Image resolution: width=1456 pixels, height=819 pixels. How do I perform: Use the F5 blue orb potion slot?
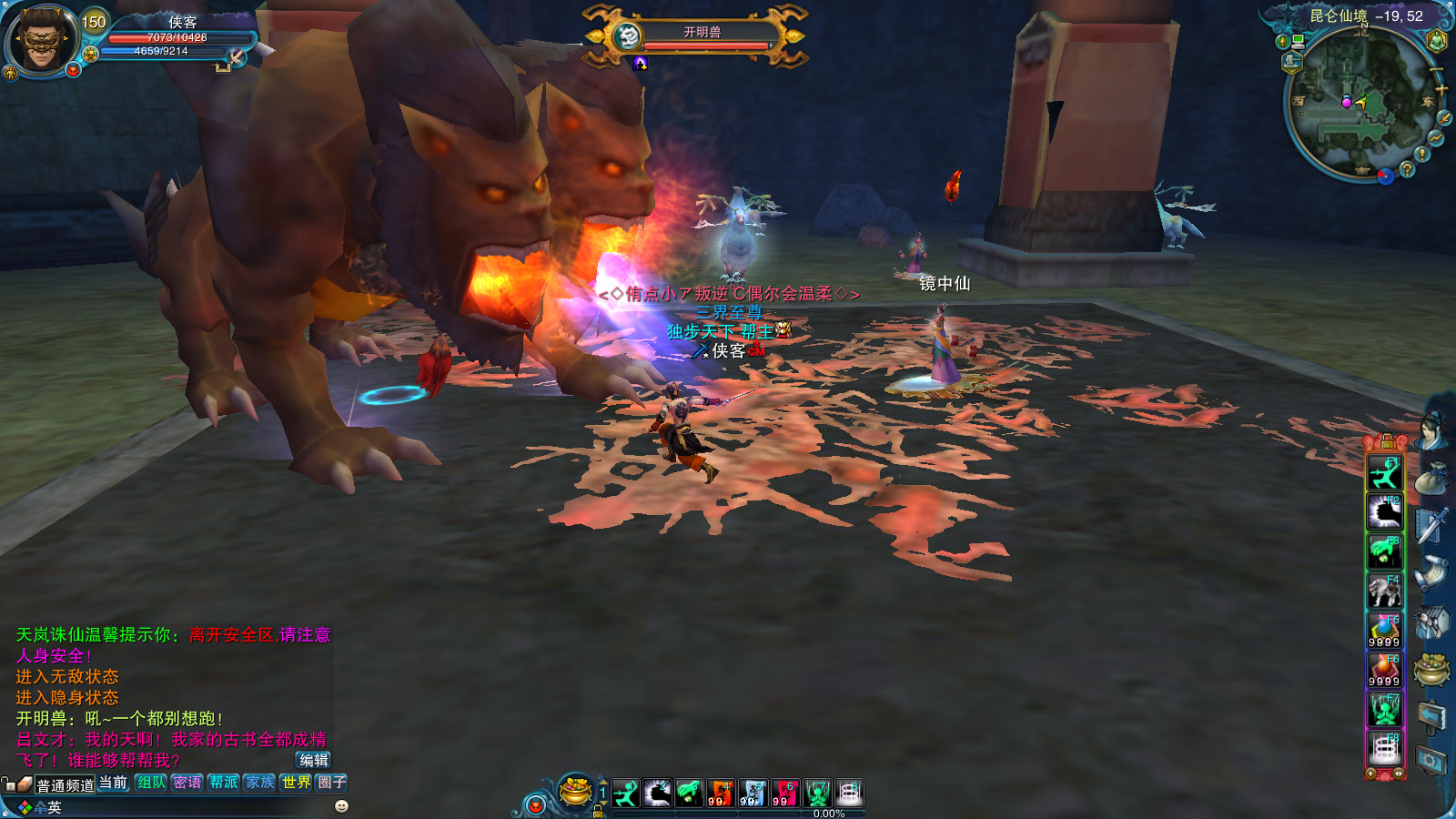pyautogui.click(x=1384, y=630)
